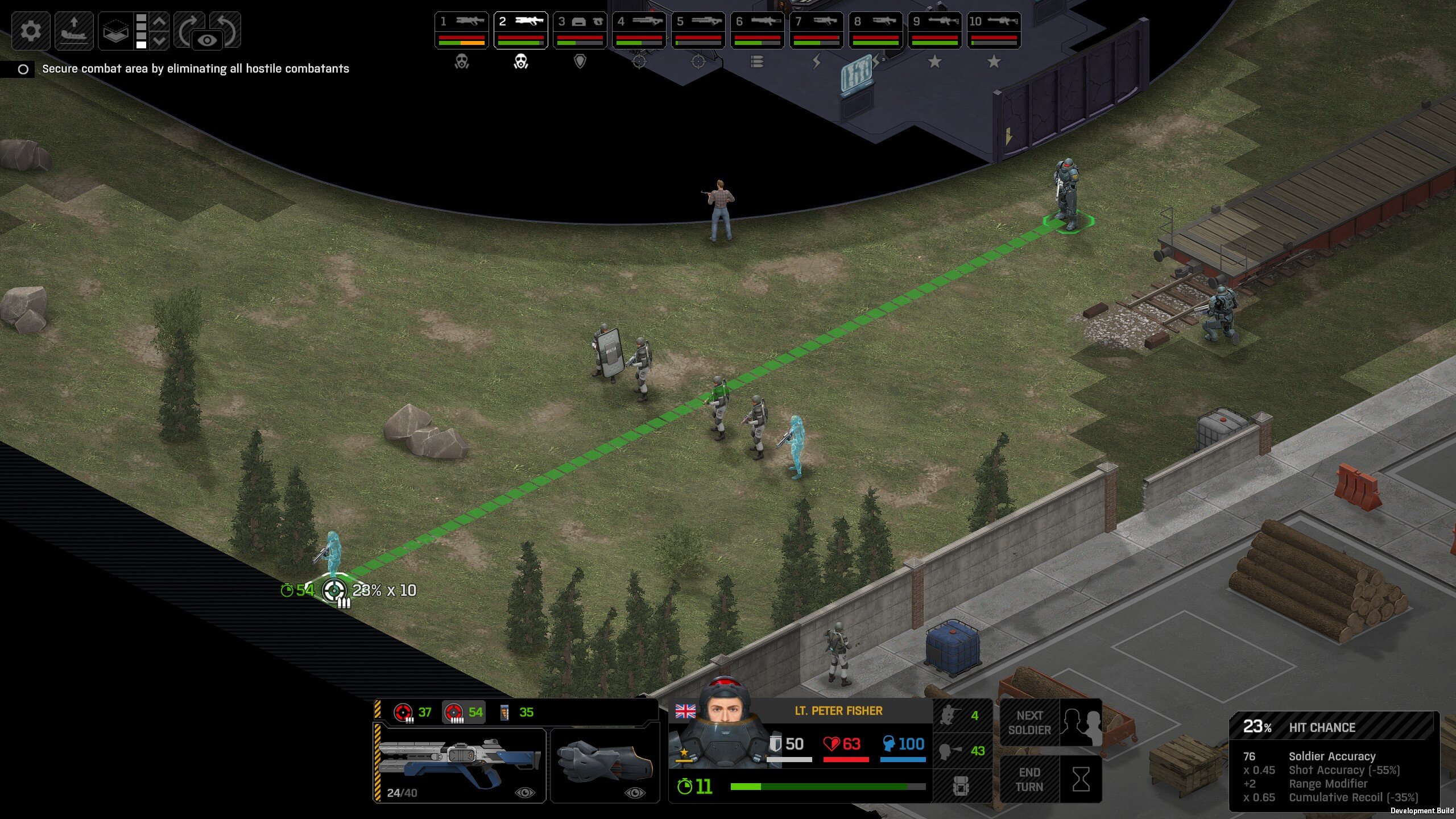The height and width of the screenshot is (819, 1456).
Task: Select soldier slot 10
Action: coord(994,30)
